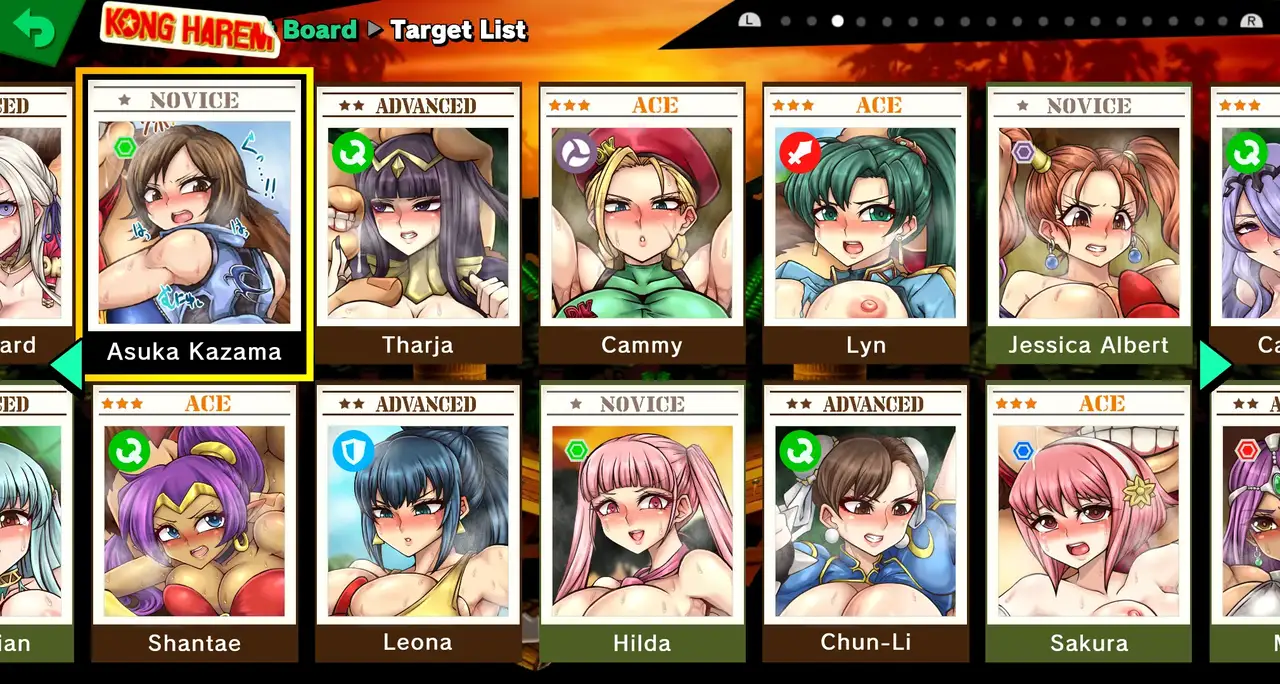Return to the Board breadcrumb
Image resolution: width=1280 pixels, height=684 pixels.
[320, 30]
